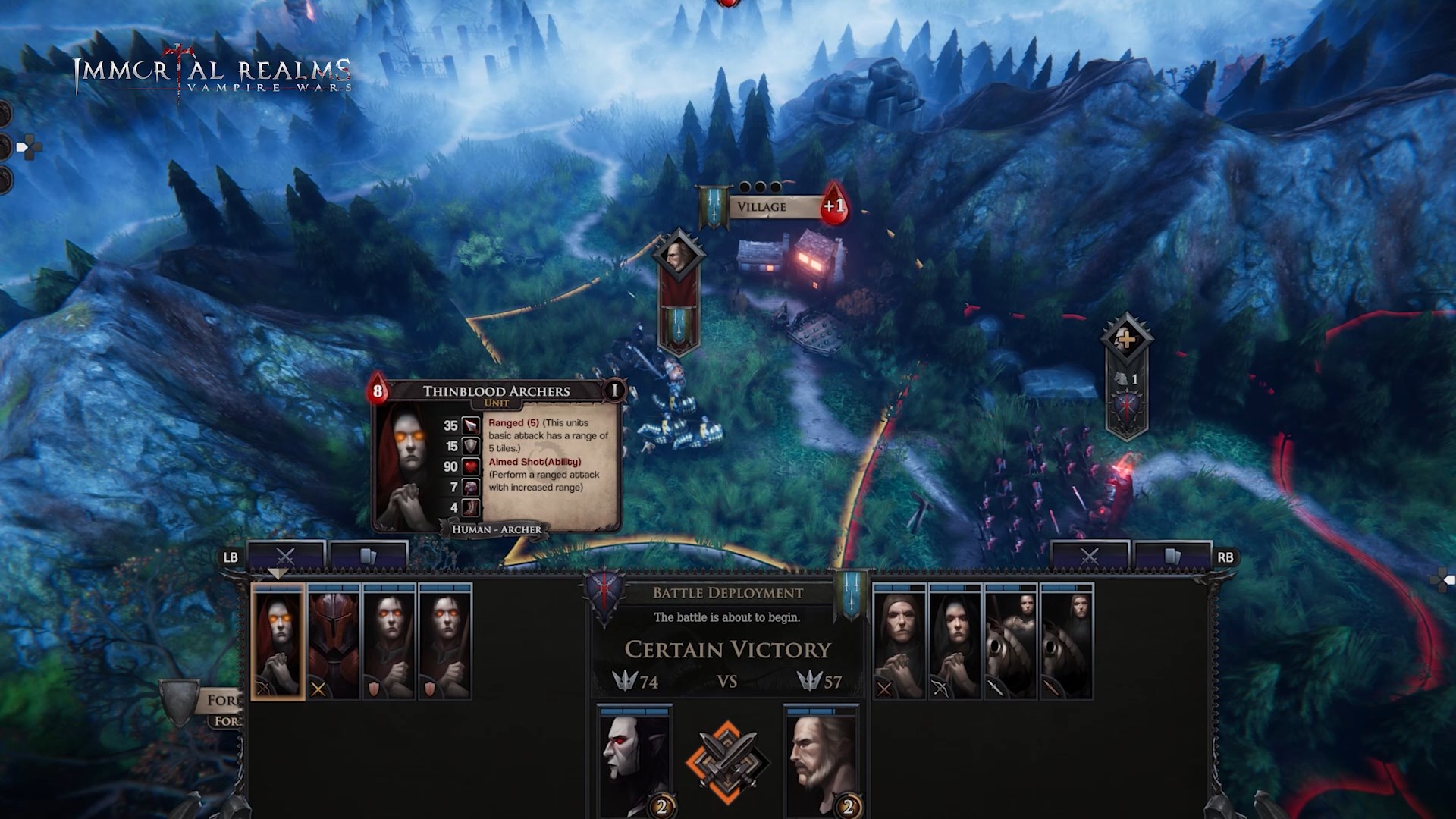Select the crossed swords tab above the LB panel
1456x819 pixels.
pos(285,555)
